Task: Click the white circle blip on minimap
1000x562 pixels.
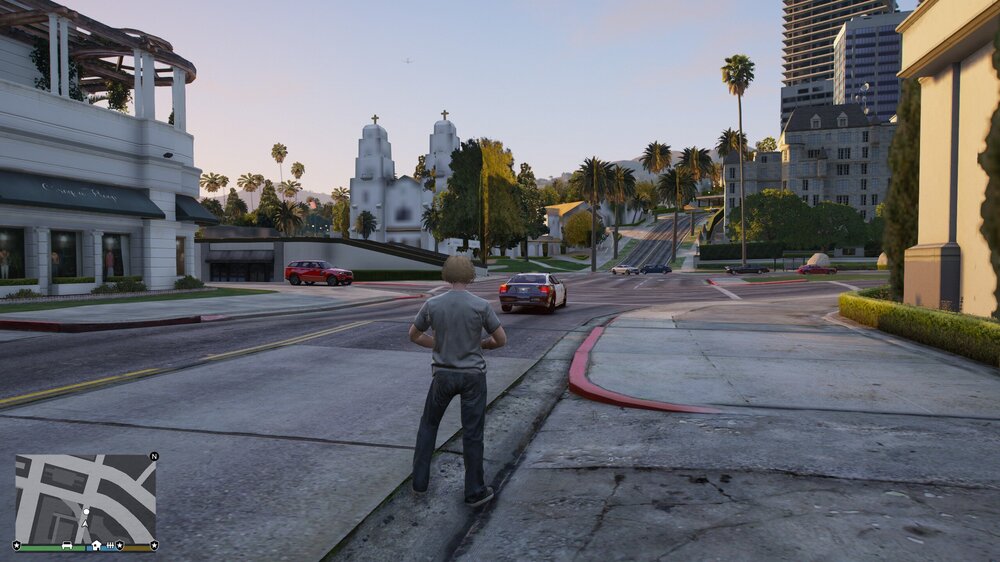Action: (85, 510)
